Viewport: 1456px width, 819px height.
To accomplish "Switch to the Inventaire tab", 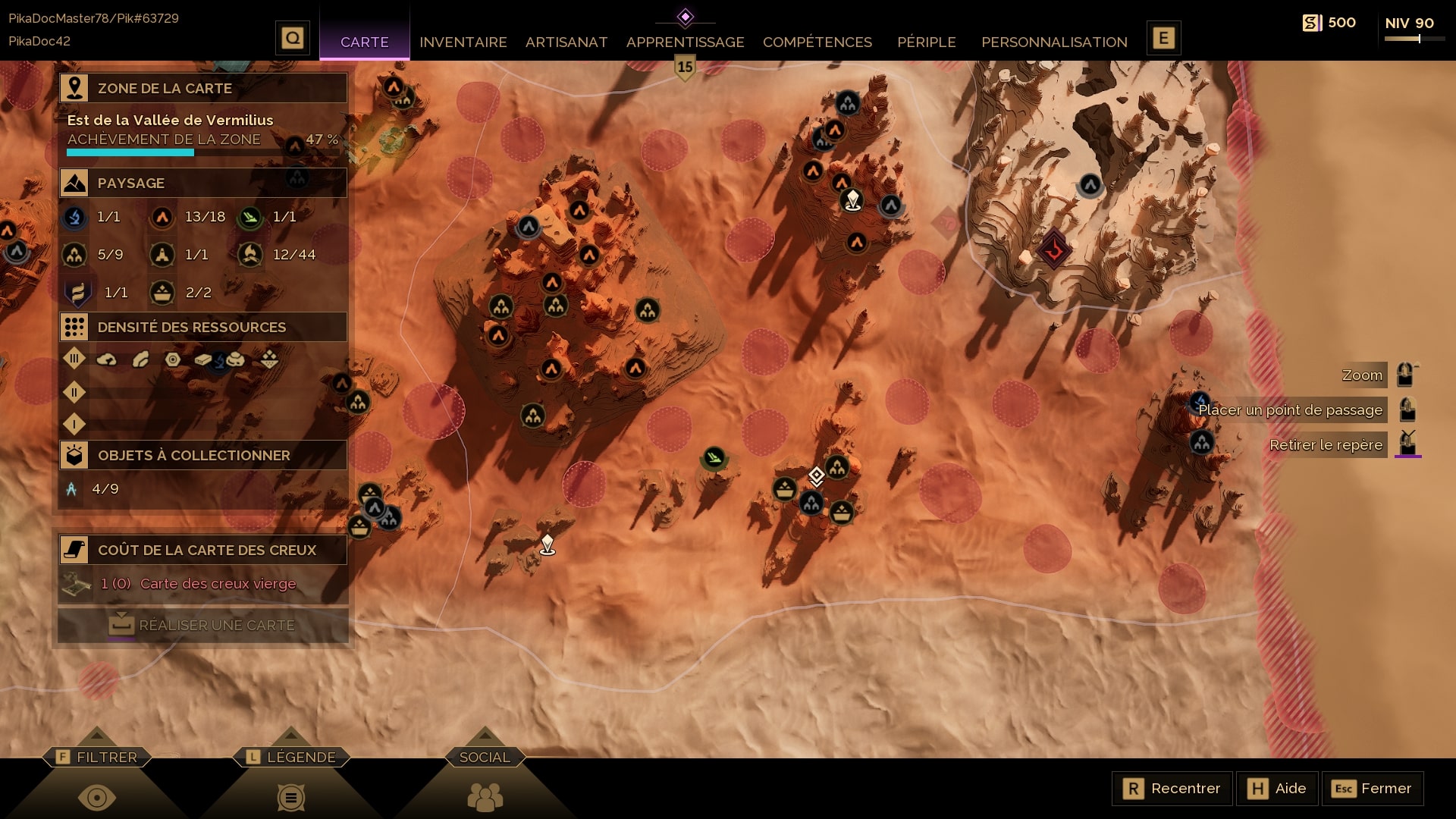I will click(x=463, y=42).
